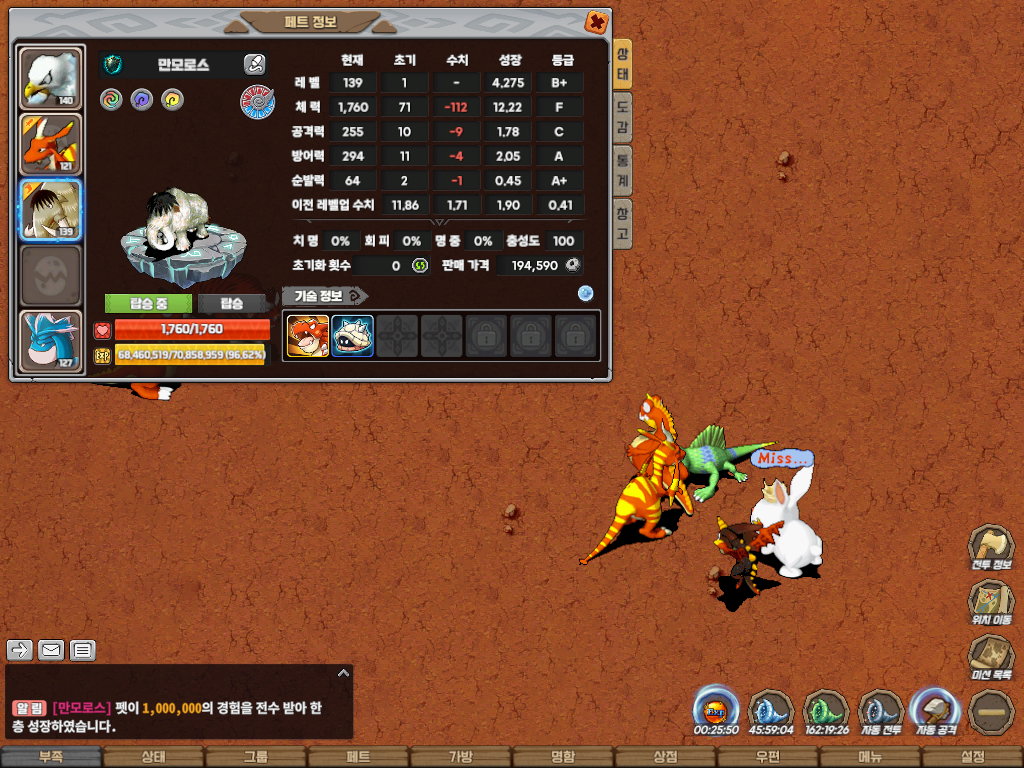
Task: Toggle 자동 전투 auto battle
Action: (881, 711)
